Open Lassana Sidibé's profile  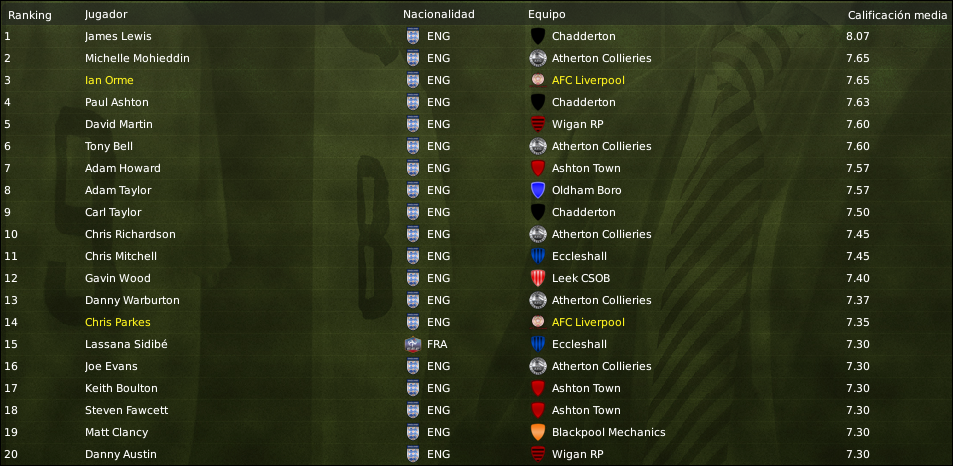(126, 344)
